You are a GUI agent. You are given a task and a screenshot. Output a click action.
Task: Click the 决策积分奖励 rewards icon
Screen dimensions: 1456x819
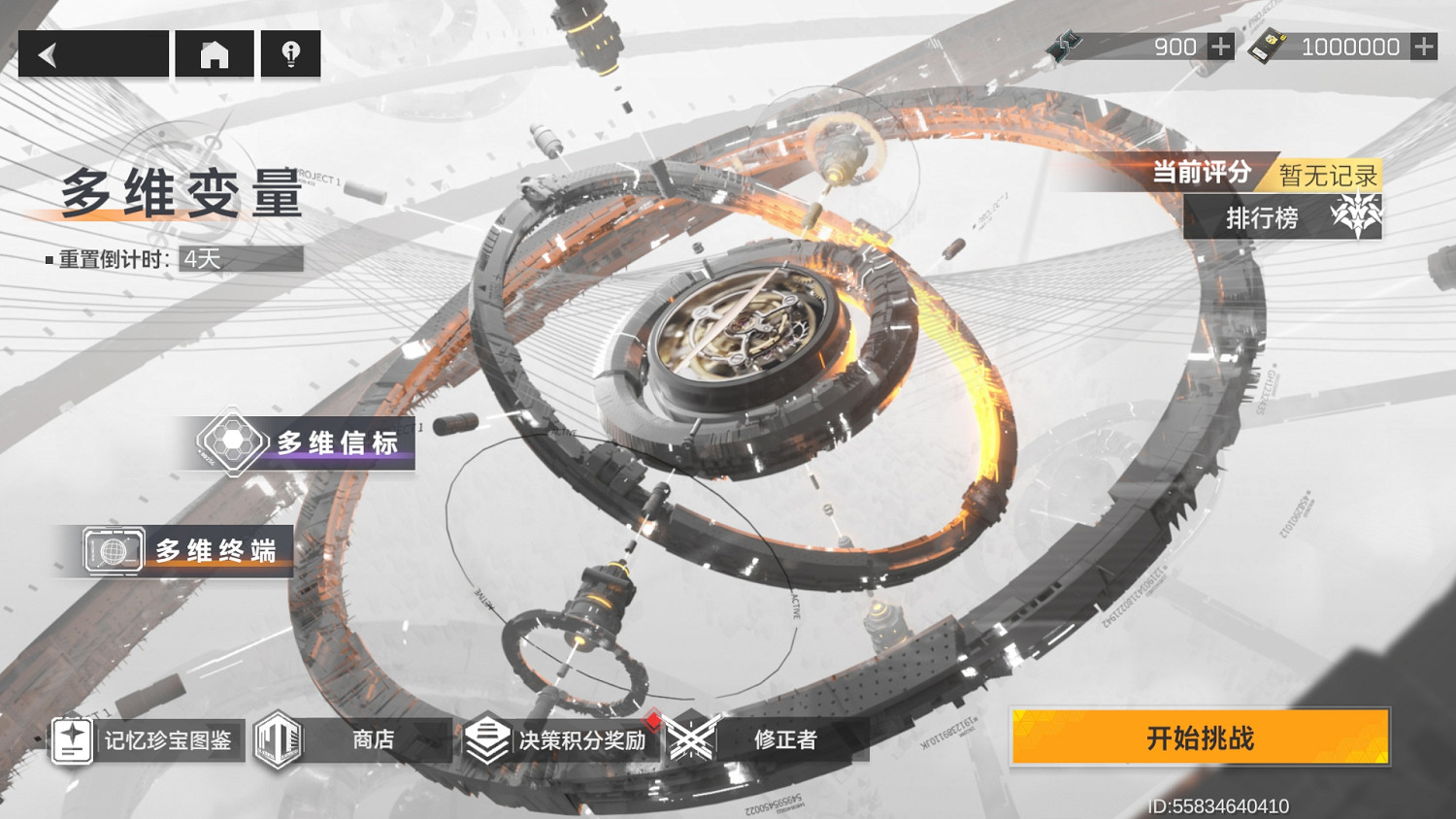(x=487, y=739)
